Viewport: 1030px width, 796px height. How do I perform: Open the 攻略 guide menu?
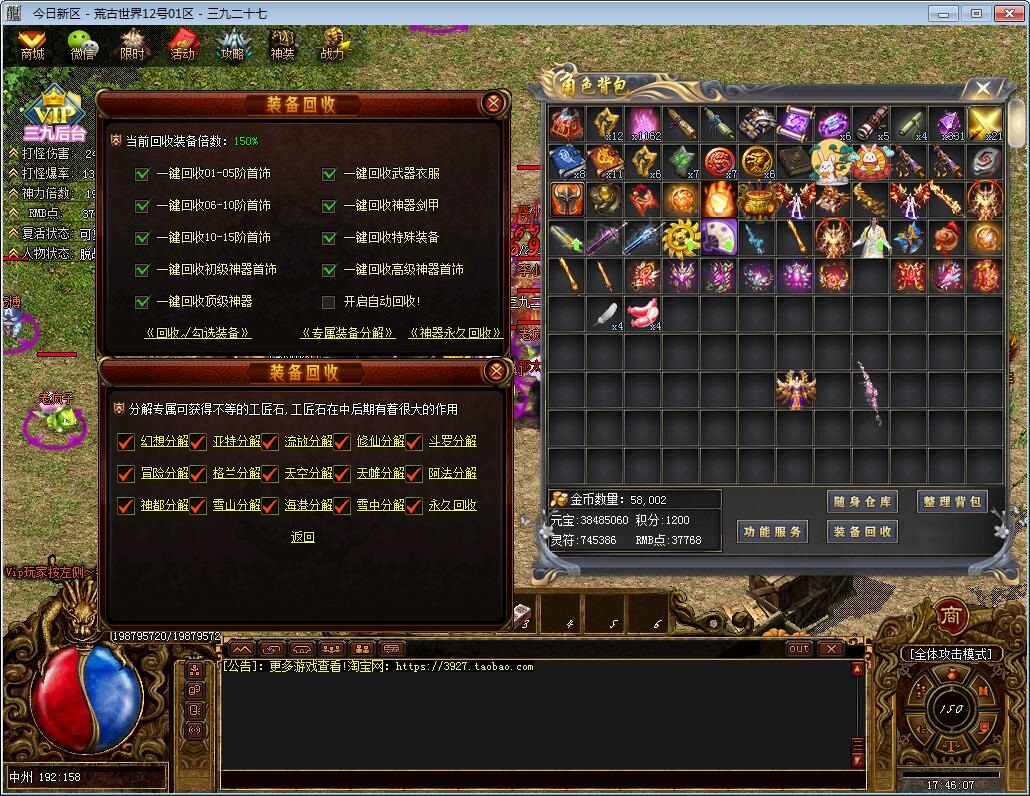click(232, 44)
